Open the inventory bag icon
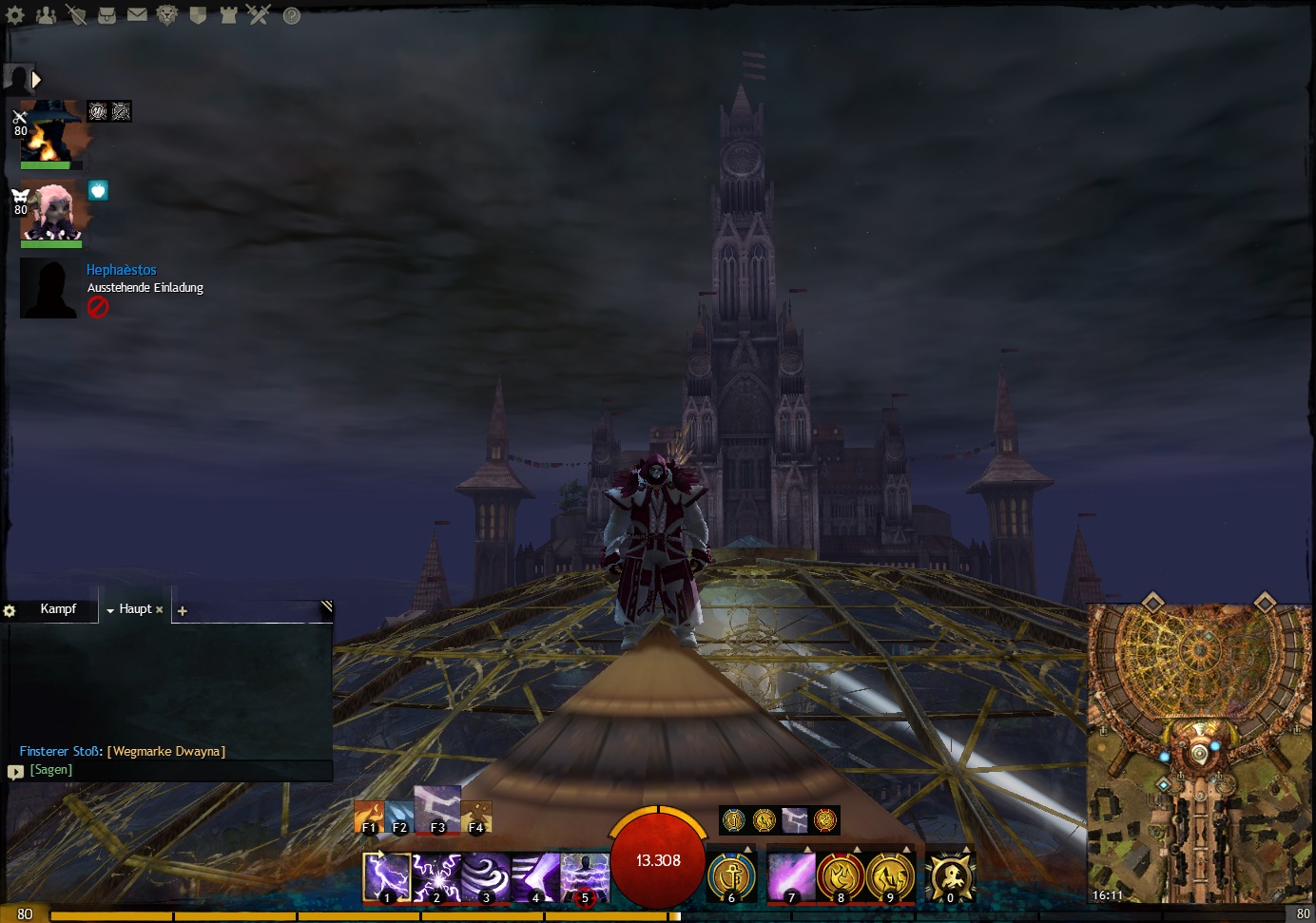The image size is (1316, 923). (x=106, y=15)
